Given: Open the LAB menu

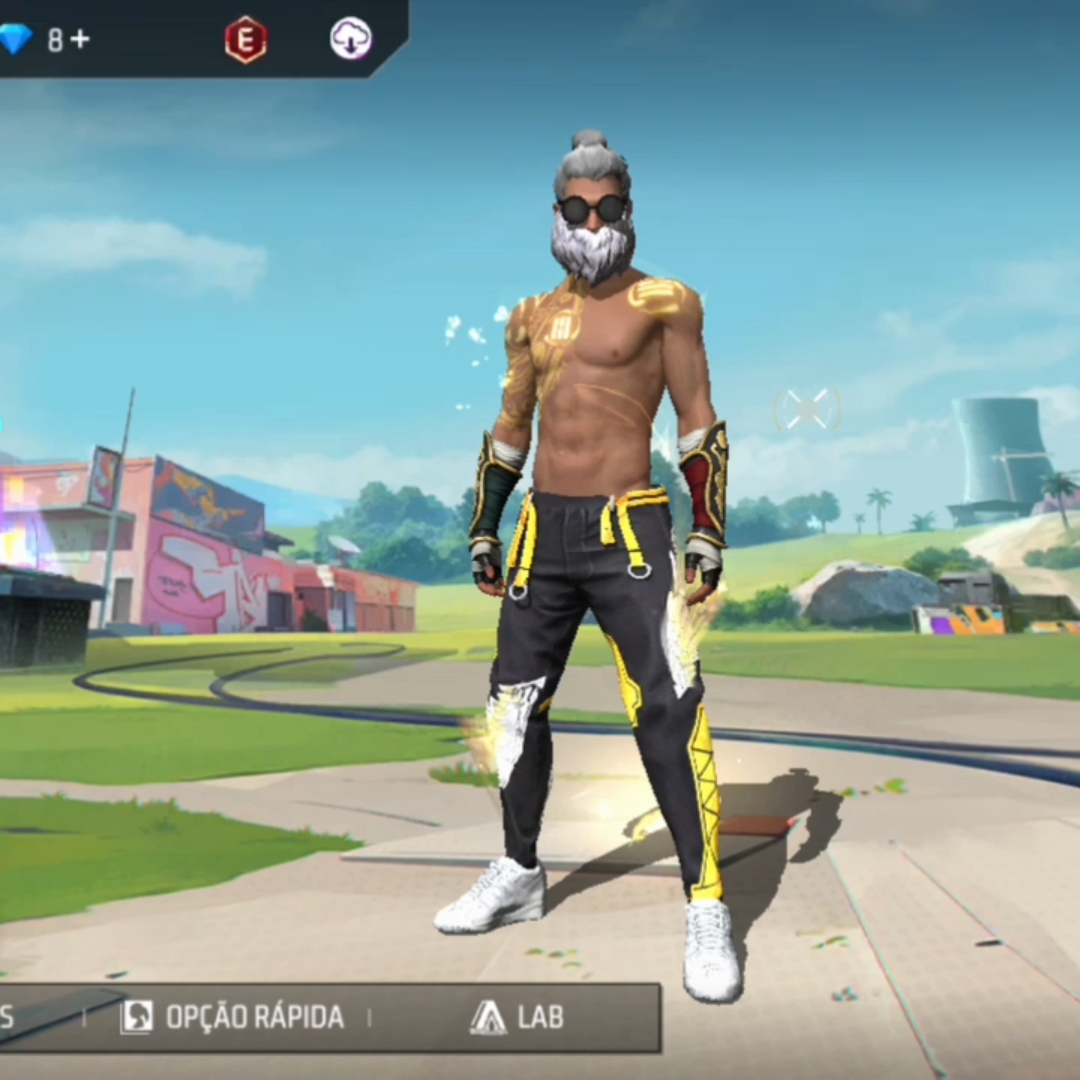Looking at the screenshot, I should [x=517, y=1017].
